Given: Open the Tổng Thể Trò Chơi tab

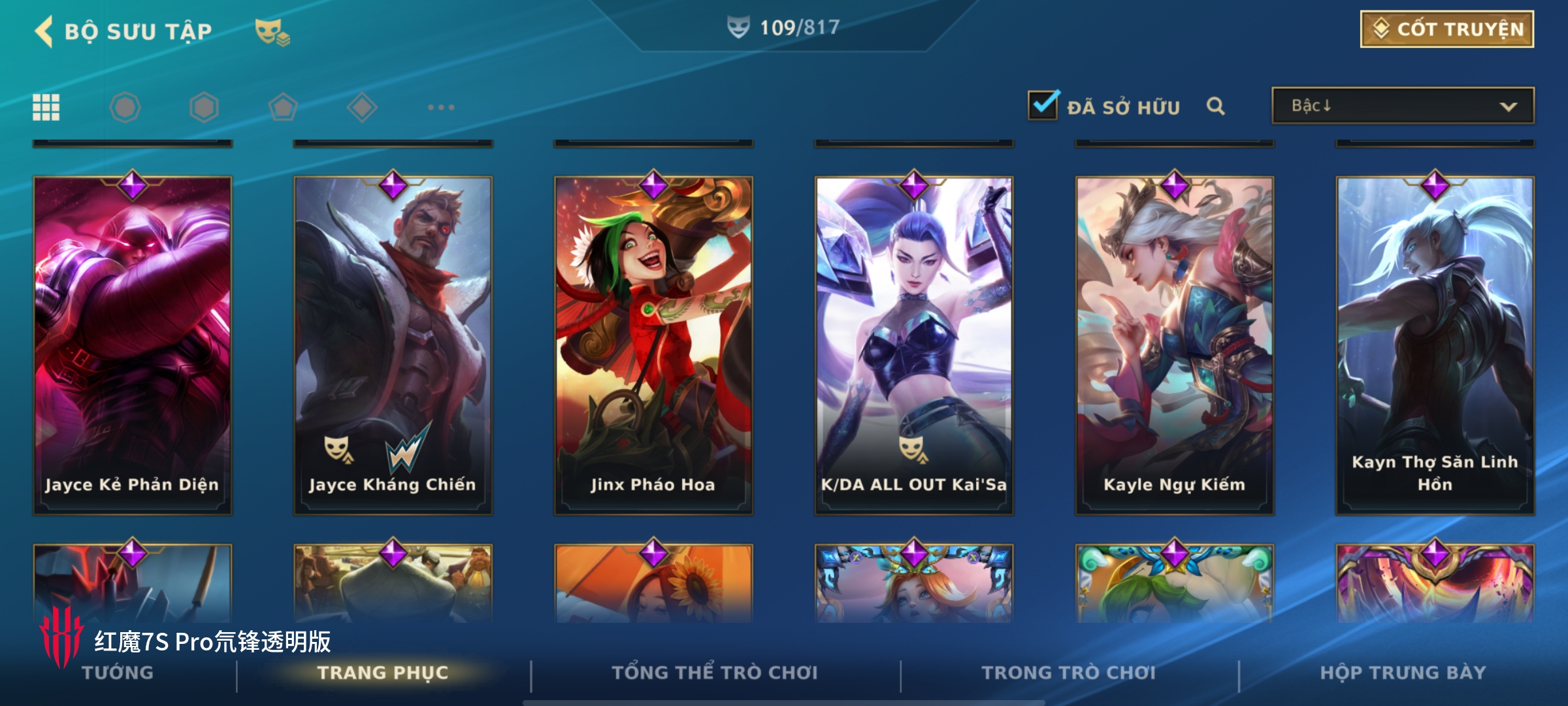Looking at the screenshot, I should click(x=715, y=673).
